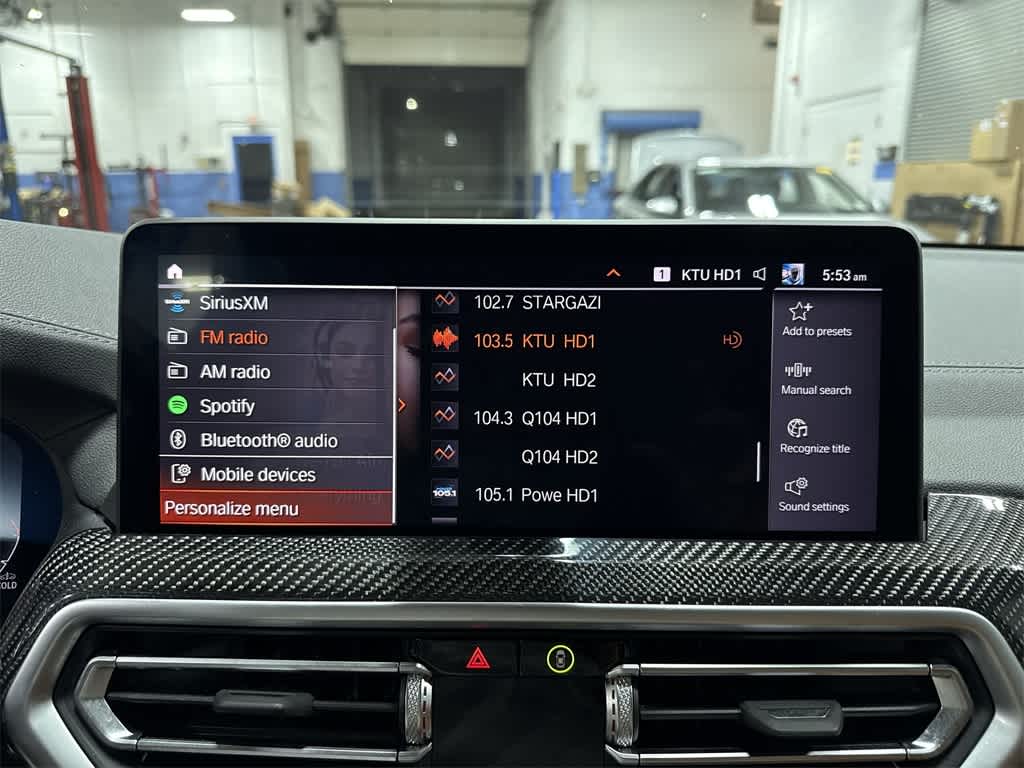The height and width of the screenshot is (768, 1024).
Task: Open the driver profile avatar
Action: (792, 274)
